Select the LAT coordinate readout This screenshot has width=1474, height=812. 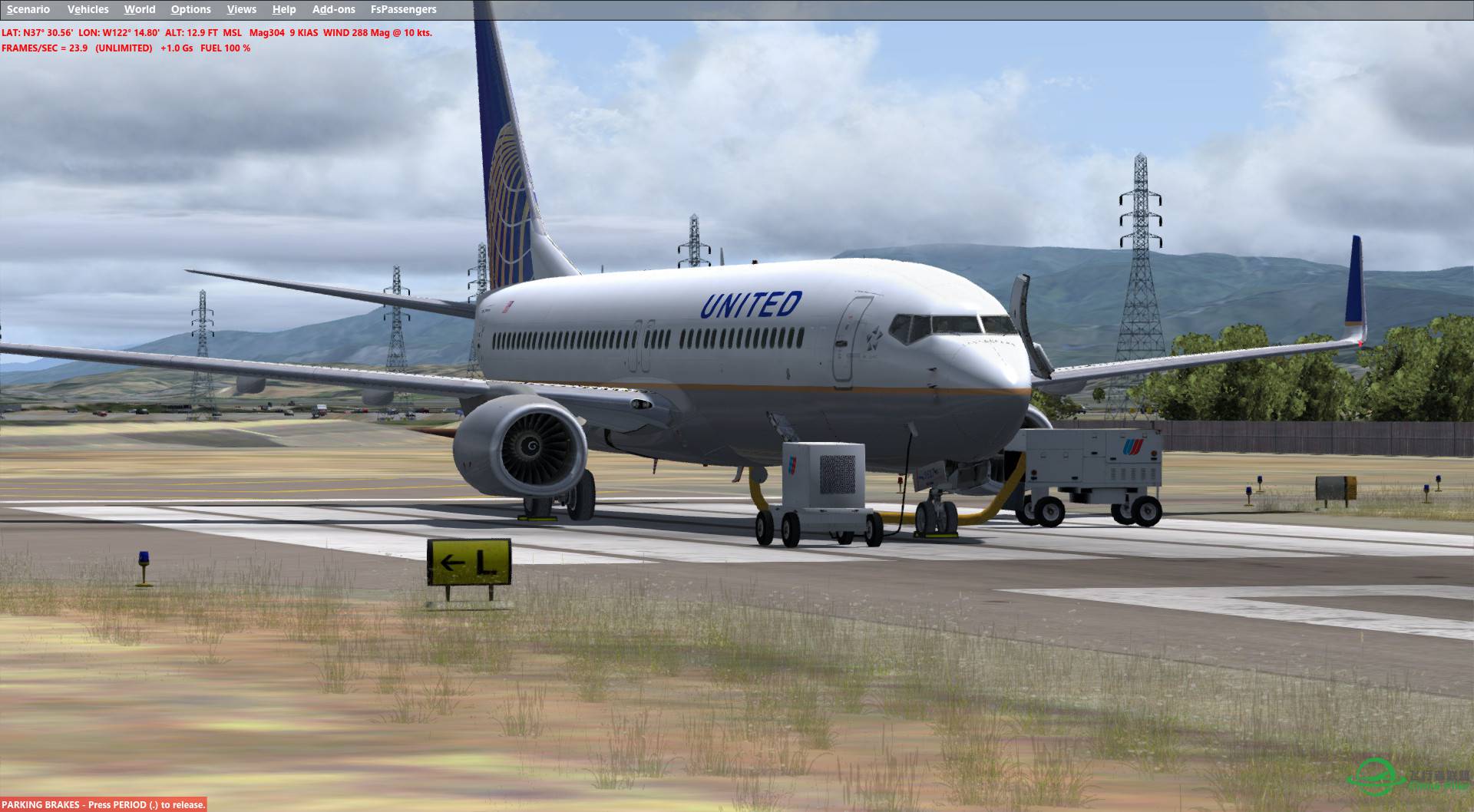coord(37,33)
